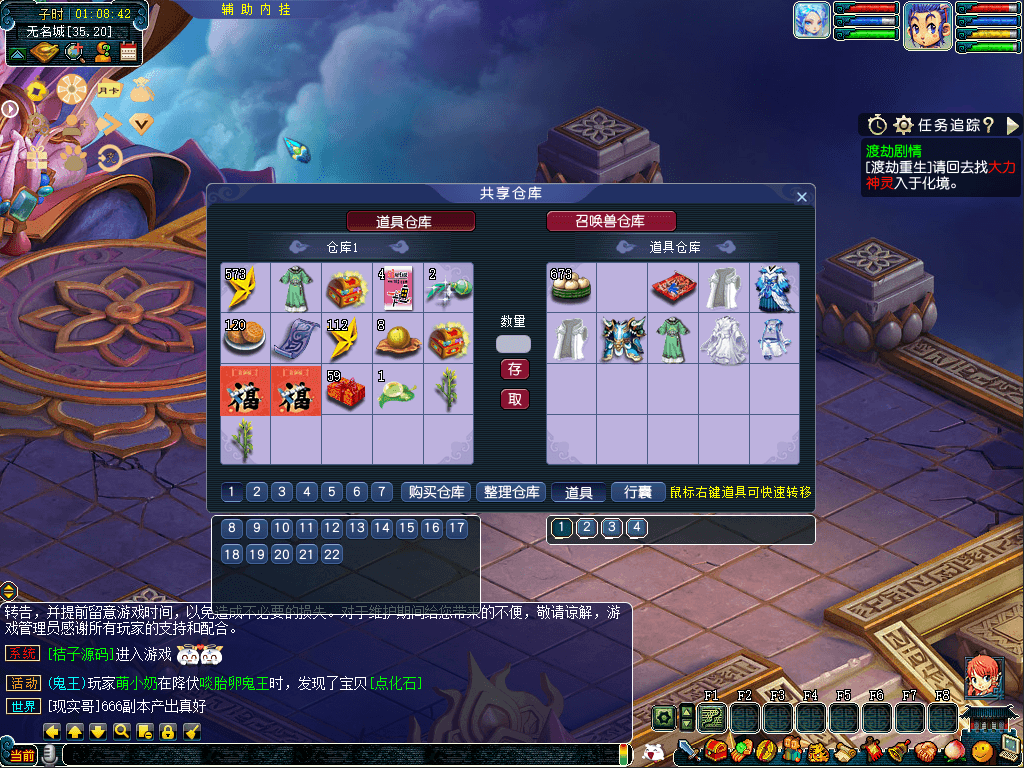Image resolution: width=1024 pixels, height=768 pixels.
Task: Choose the 道具 button
Action: click(x=579, y=492)
